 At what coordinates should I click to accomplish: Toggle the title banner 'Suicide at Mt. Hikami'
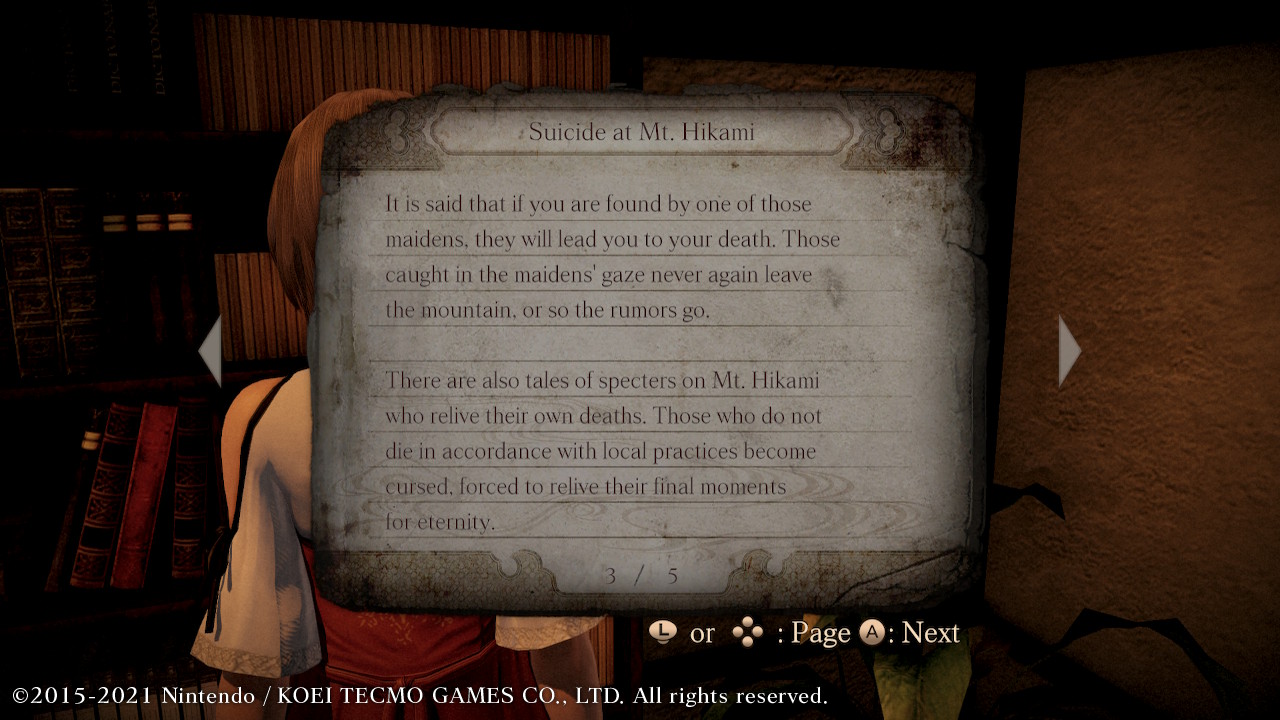[x=628, y=131]
